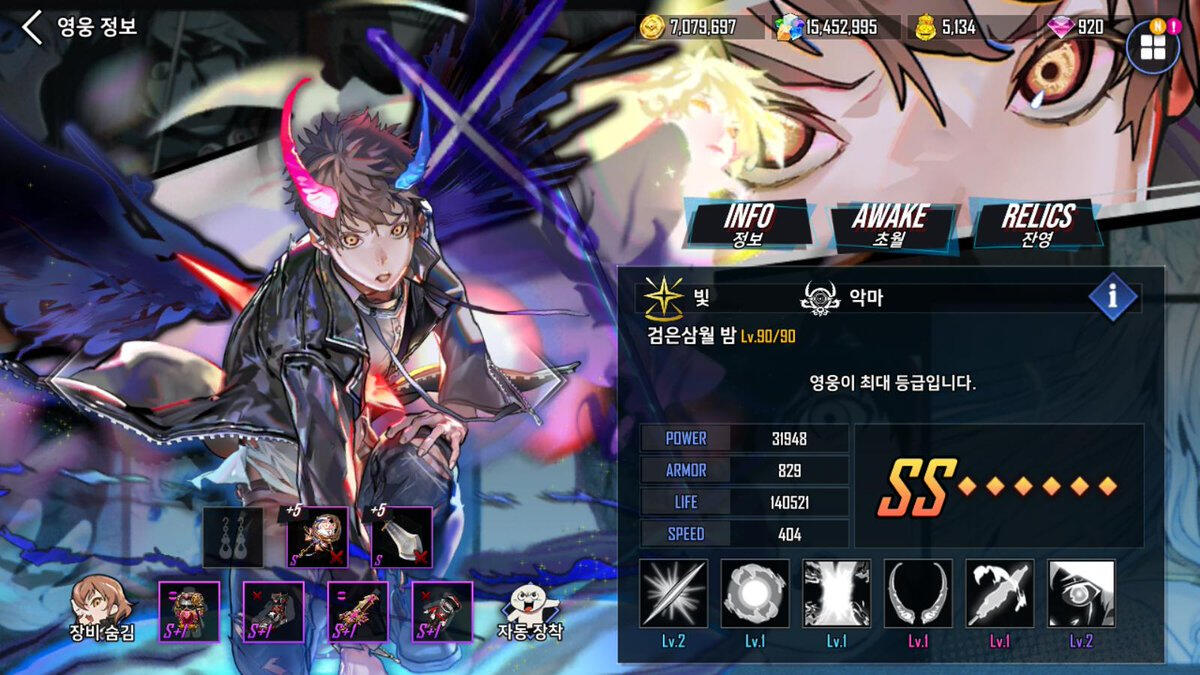This screenshot has height=675, width=1200.
Task: Pick the pink-gold sword equipment slot
Action: point(359,611)
